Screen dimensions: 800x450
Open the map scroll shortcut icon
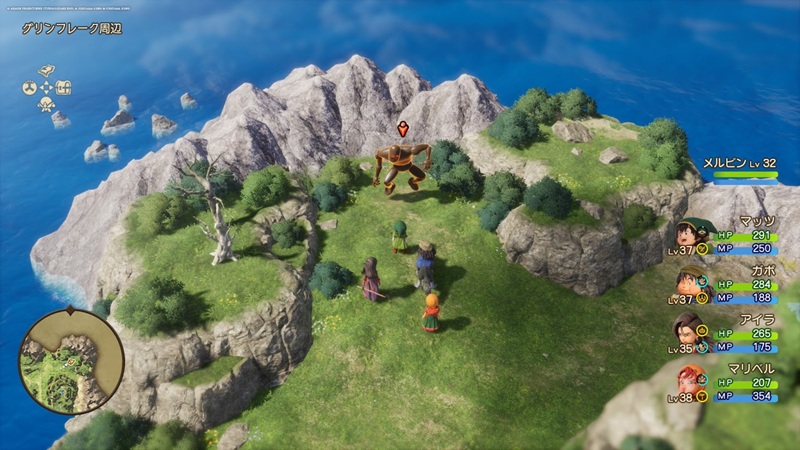pyautogui.click(x=46, y=71)
